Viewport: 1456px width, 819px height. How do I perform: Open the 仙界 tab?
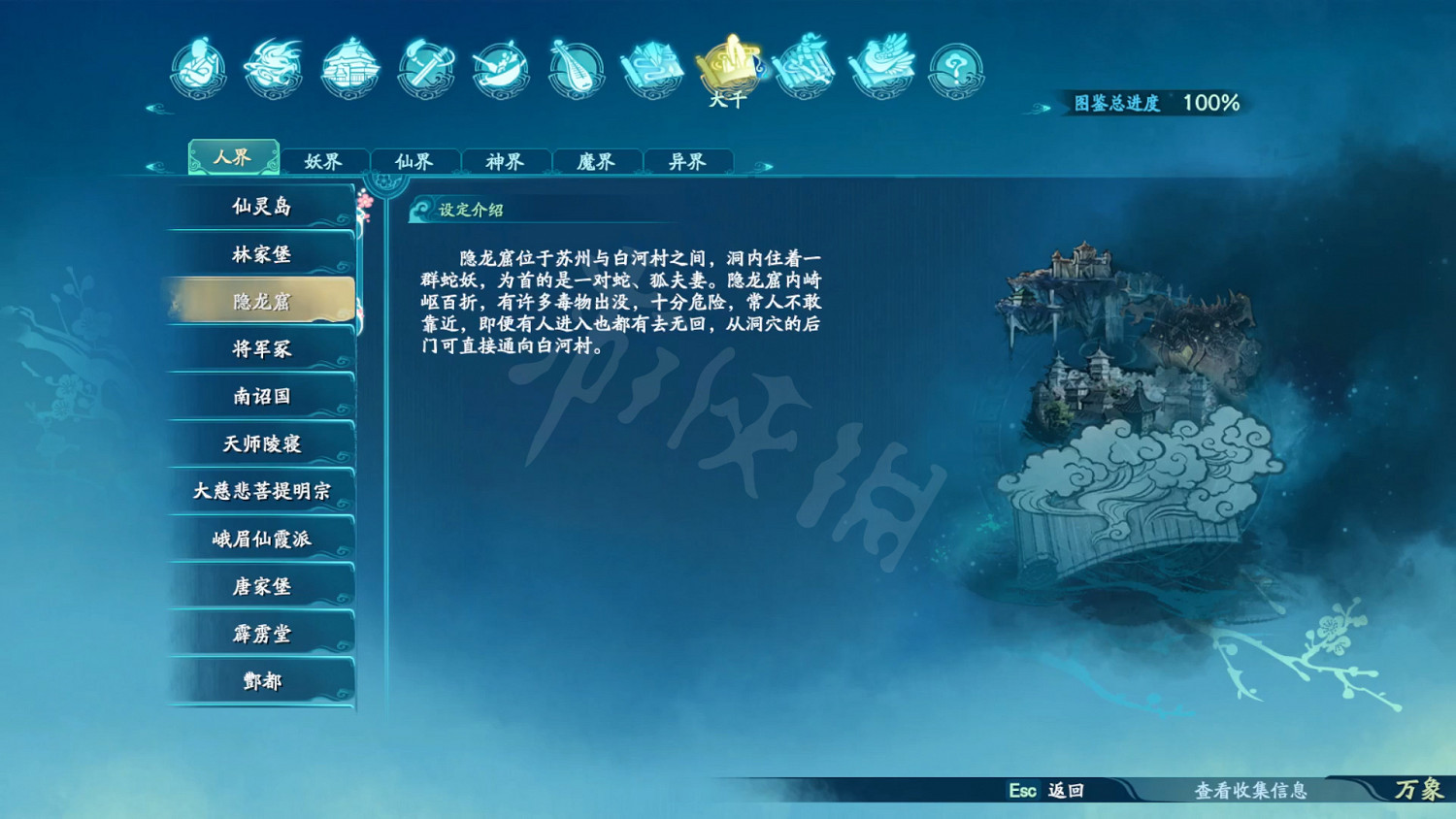(x=415, y=161)
